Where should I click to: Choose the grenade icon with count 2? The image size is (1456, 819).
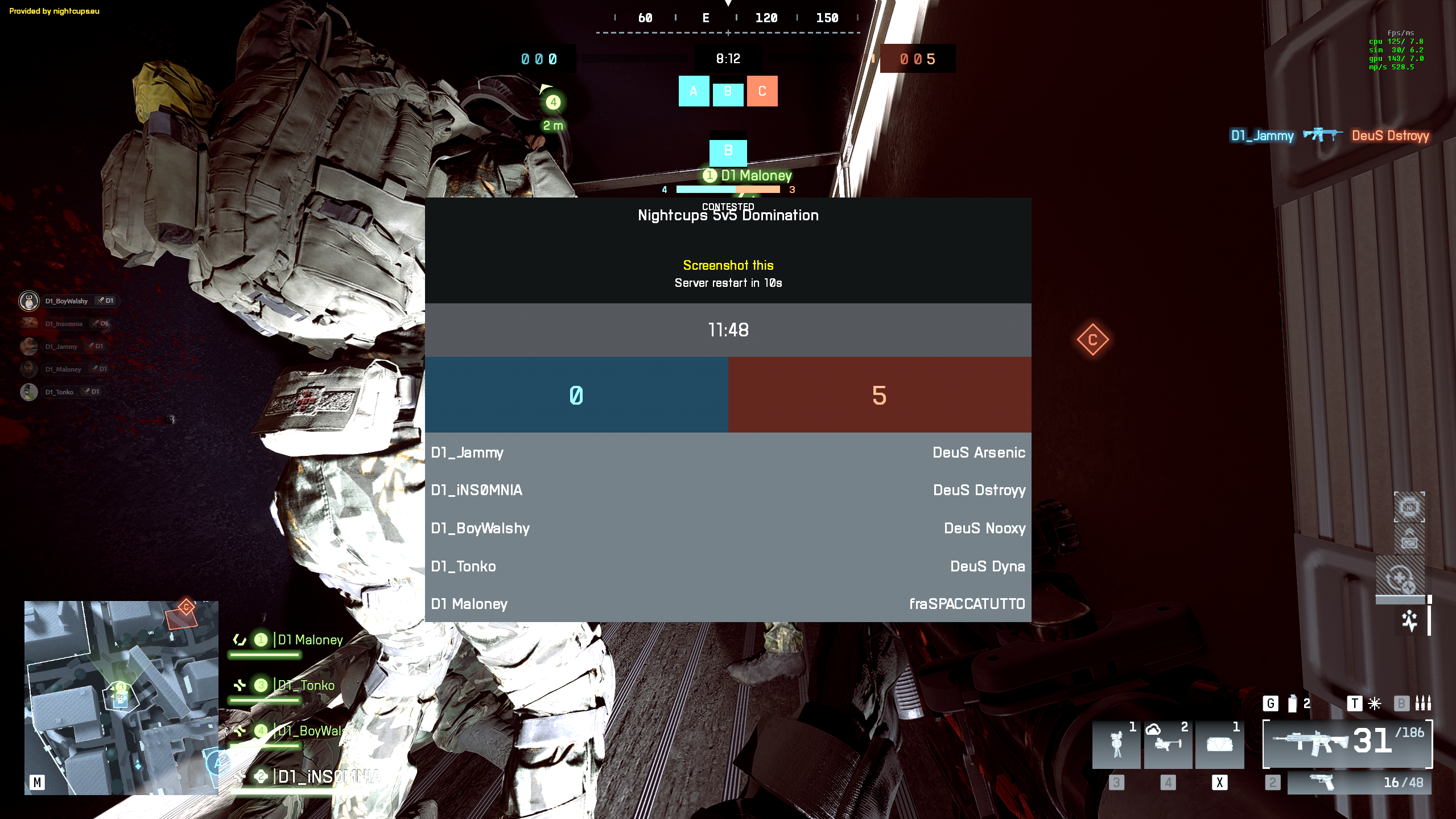[x=1294, y=703]
